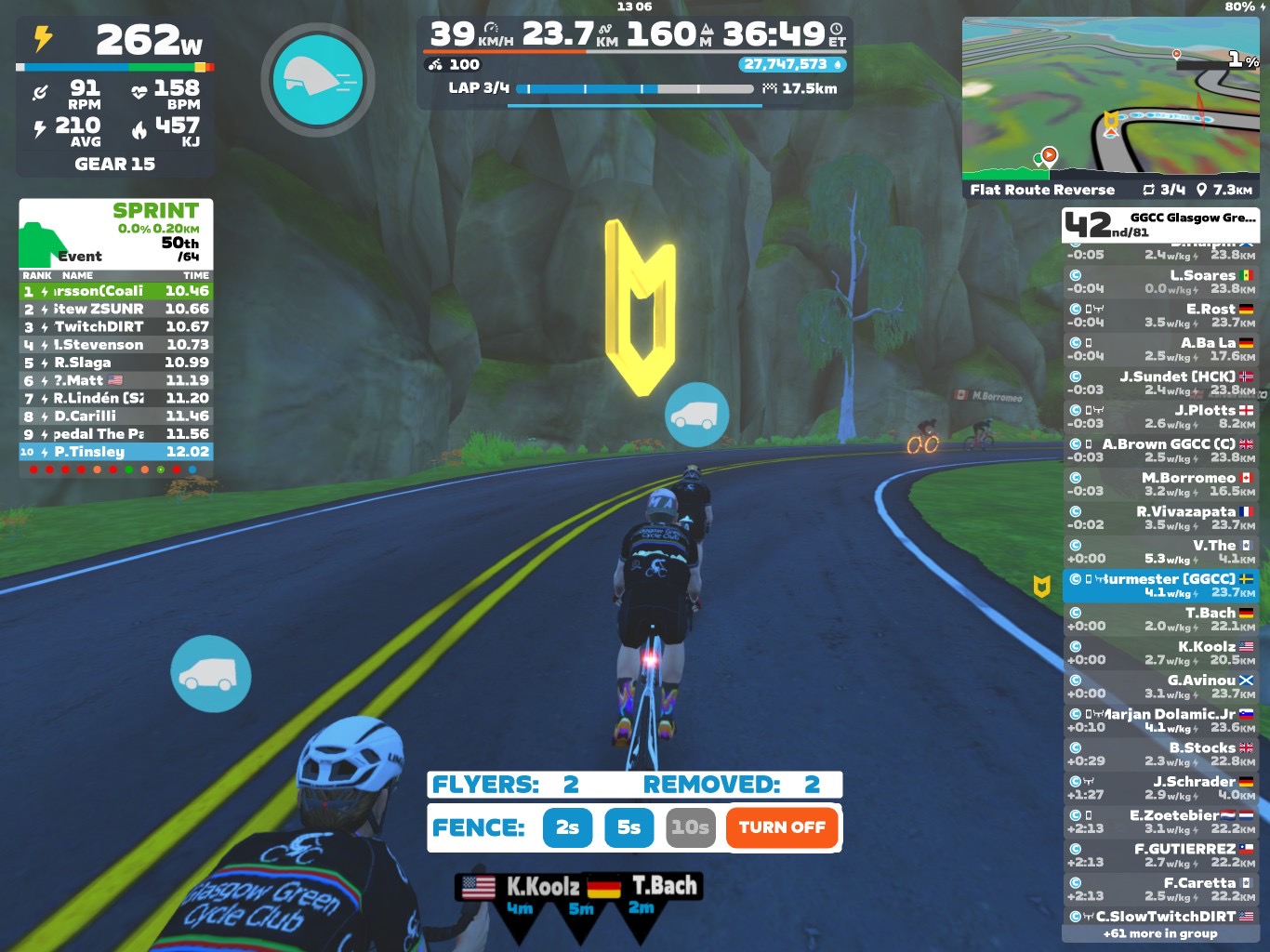This screenshot has height=952, width=1270.
Task: View B.Stocks in the riders list
Action: click(x=1160, y=754)
